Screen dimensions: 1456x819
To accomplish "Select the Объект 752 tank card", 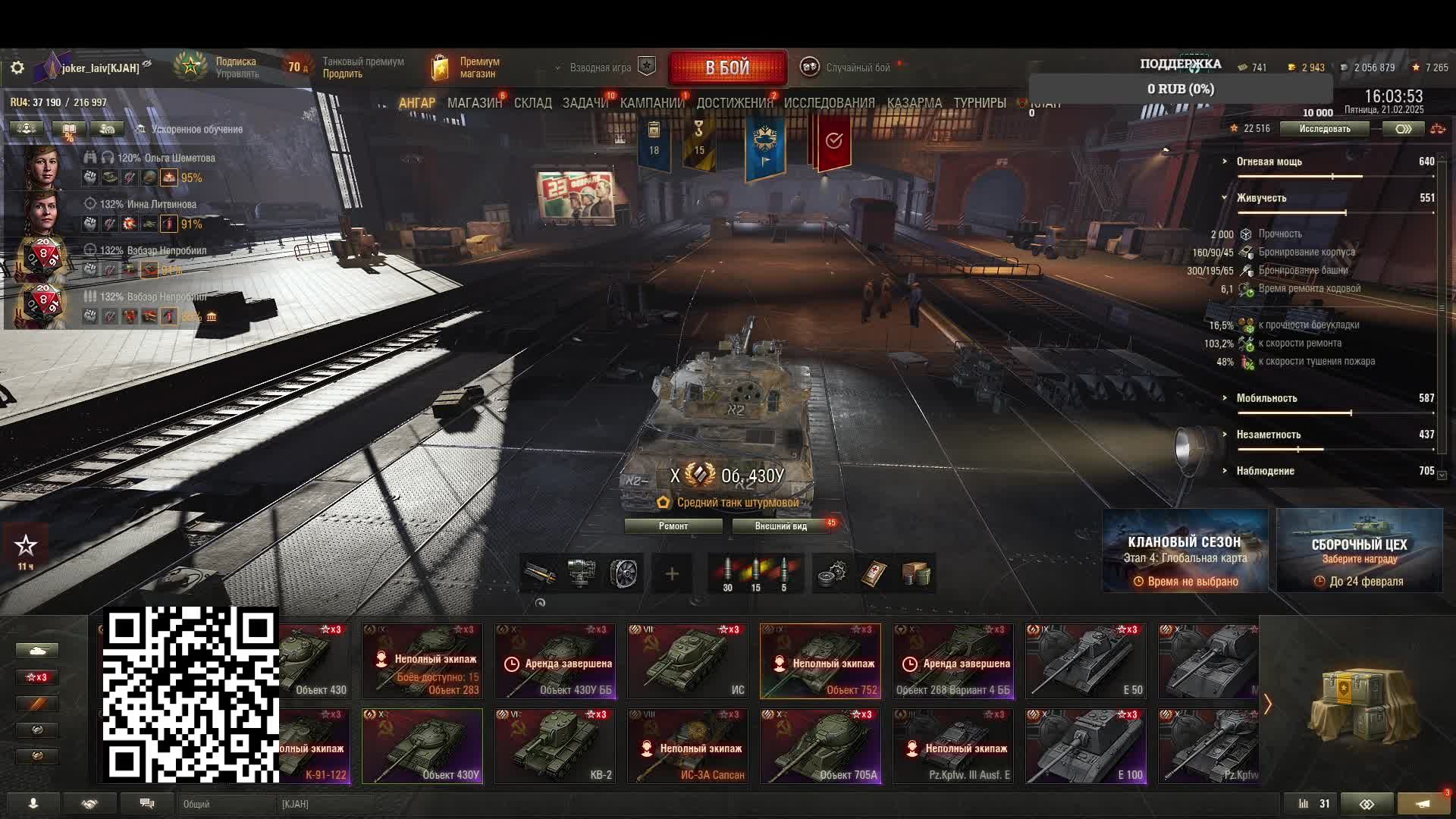I will pyautogui.click(x=821, y=661).
